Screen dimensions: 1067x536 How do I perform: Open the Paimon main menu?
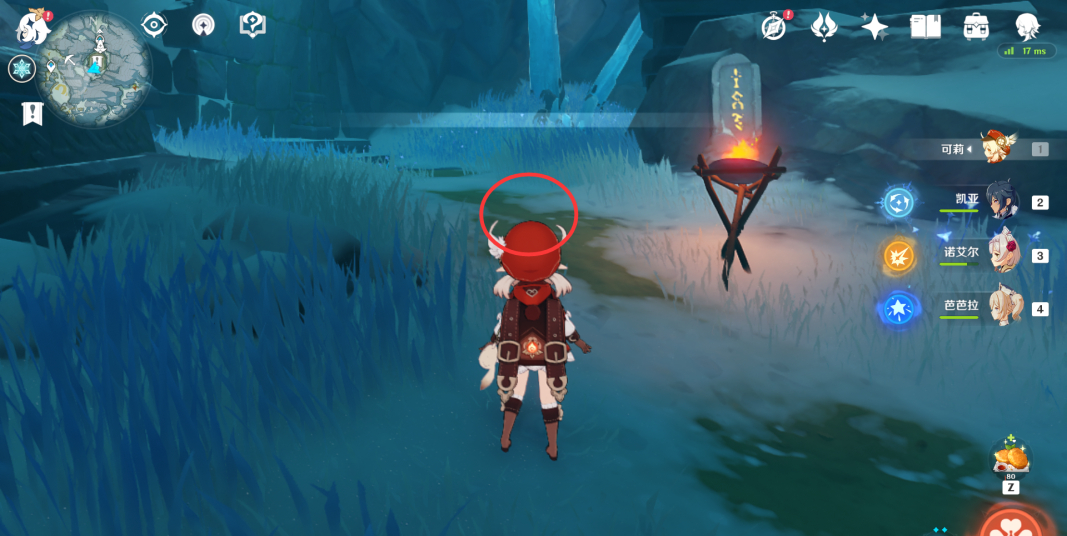[x=33, y=28]
